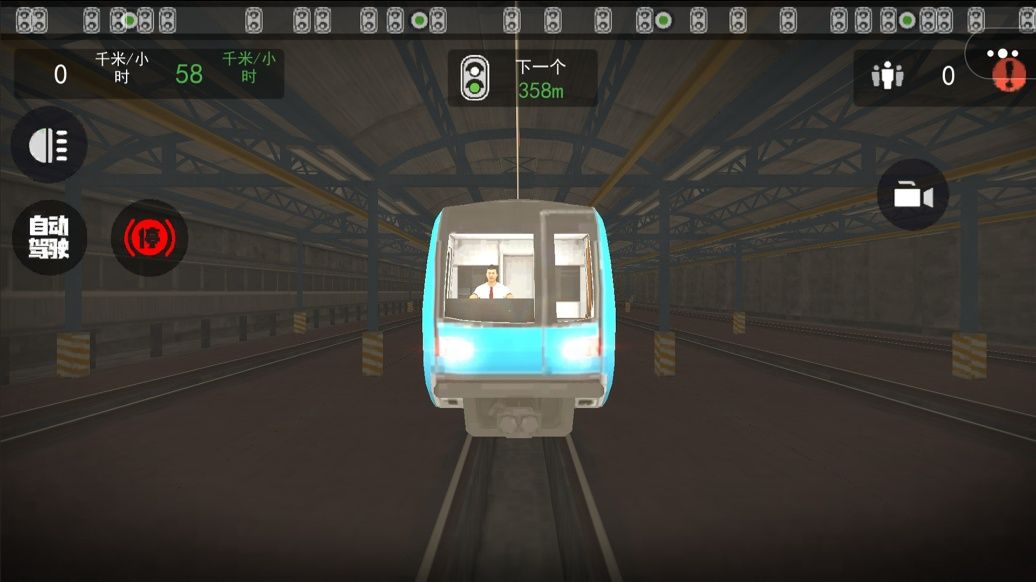Tap the red exclamation alert icon
This screenshot has height=582, width=1036.
click(1011, 75)
